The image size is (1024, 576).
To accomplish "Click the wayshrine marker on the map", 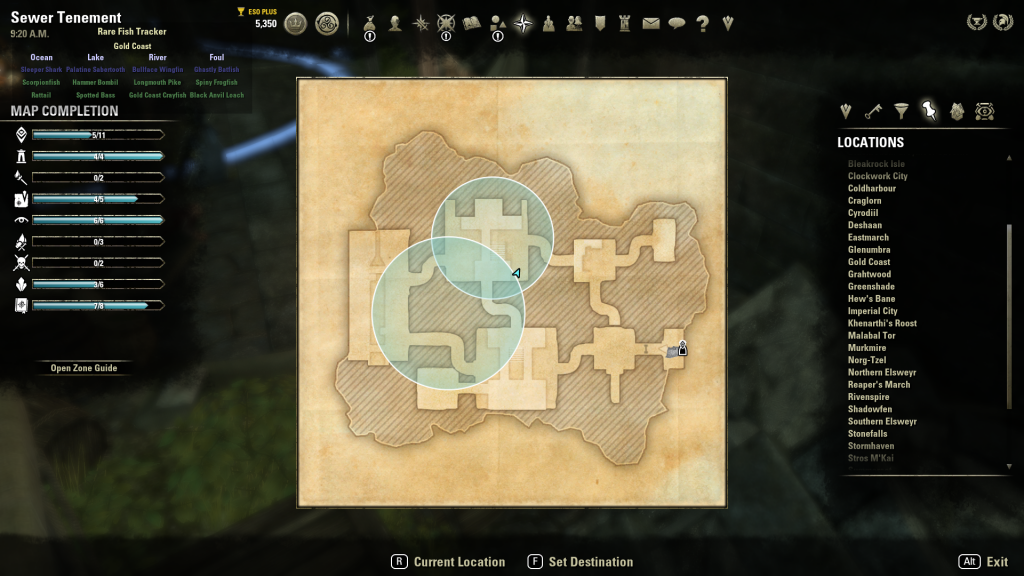I will coord(682,349).
